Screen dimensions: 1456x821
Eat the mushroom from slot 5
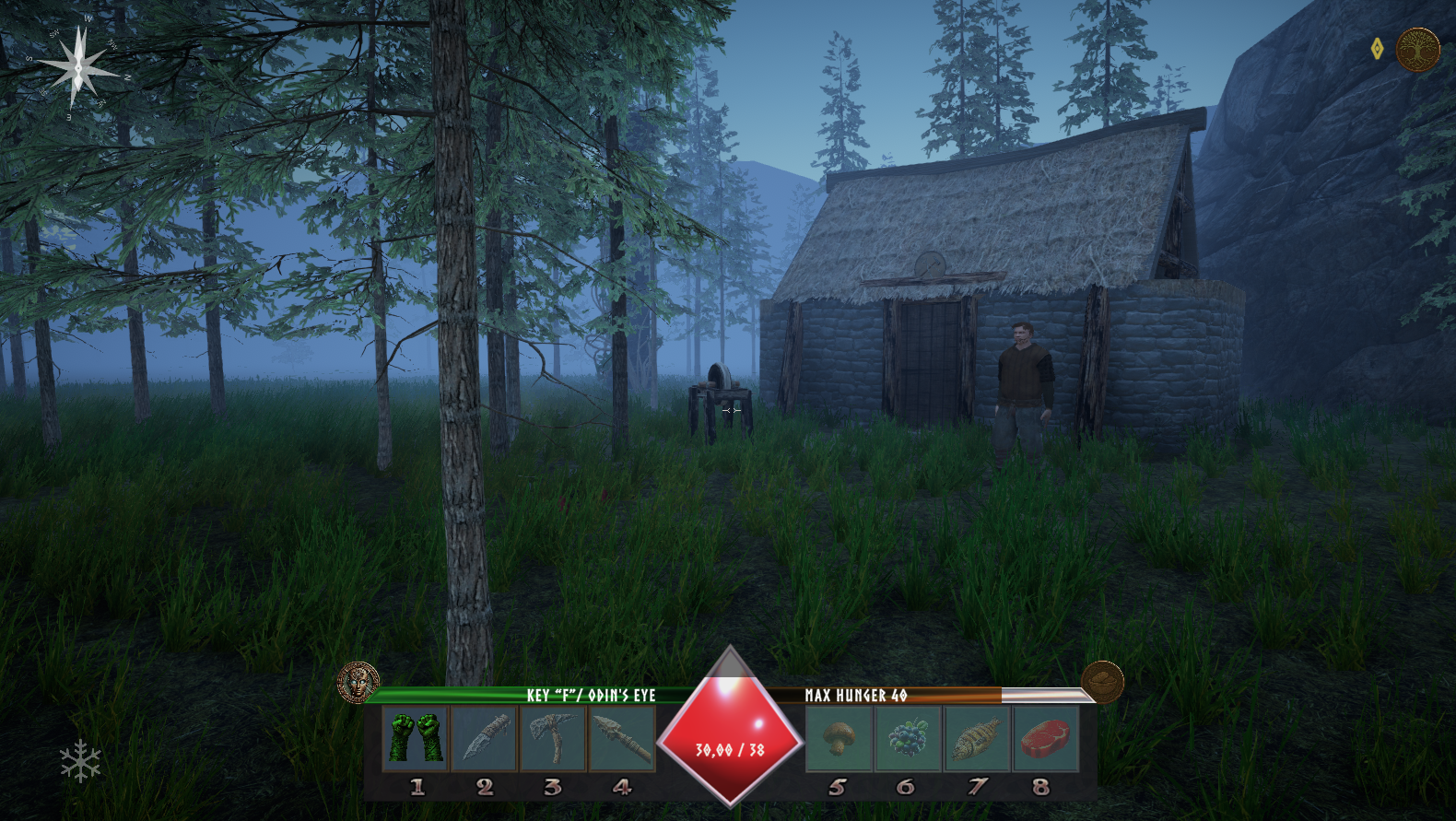coord(838,738)
